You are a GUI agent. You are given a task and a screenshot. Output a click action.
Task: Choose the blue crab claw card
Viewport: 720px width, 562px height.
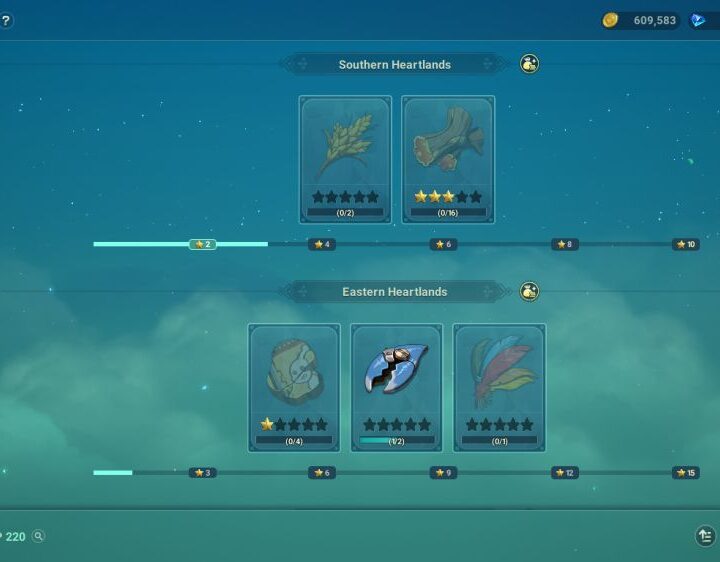point(397,387)
